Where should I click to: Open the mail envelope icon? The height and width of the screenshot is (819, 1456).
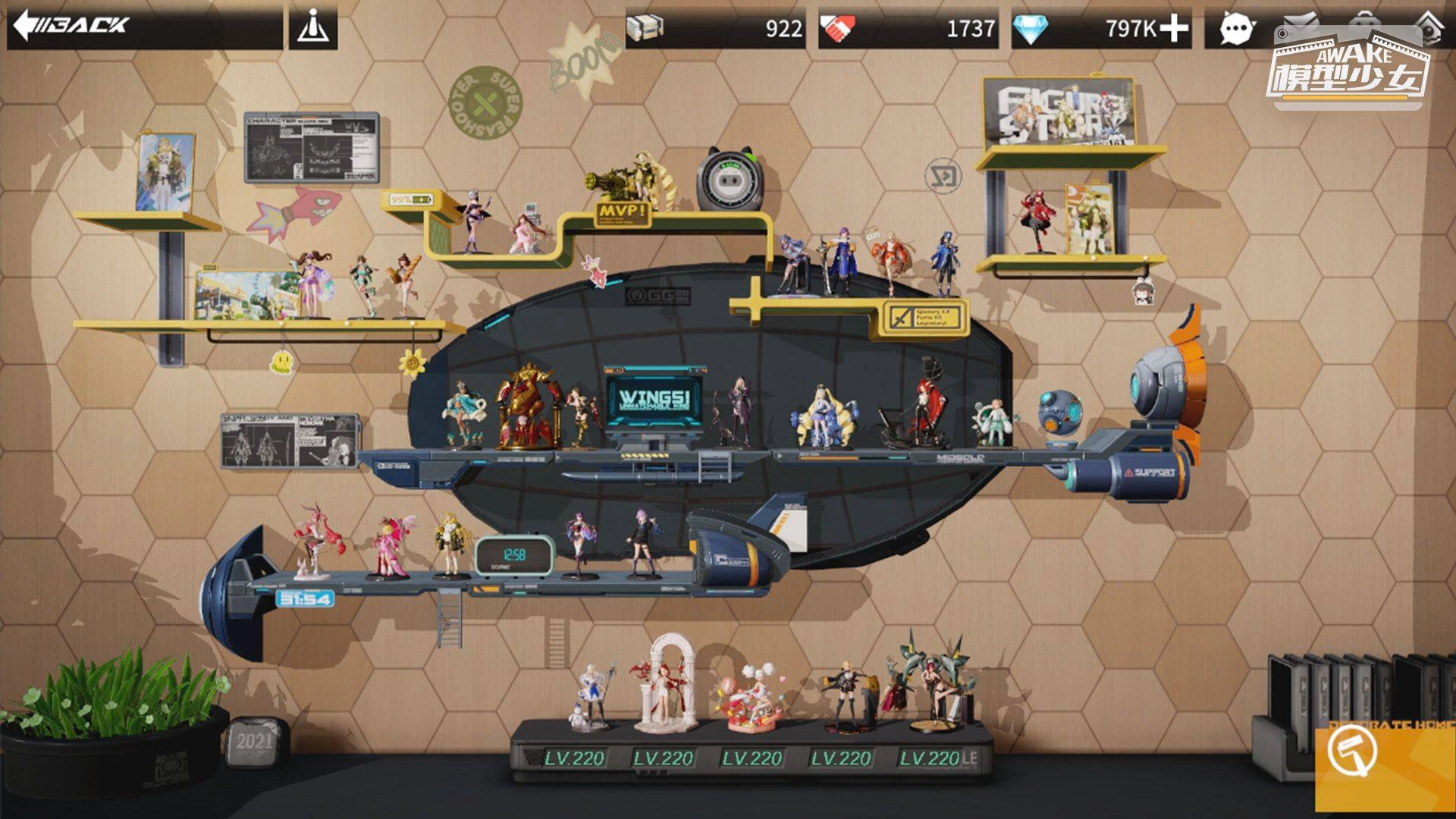point(1301,21)
